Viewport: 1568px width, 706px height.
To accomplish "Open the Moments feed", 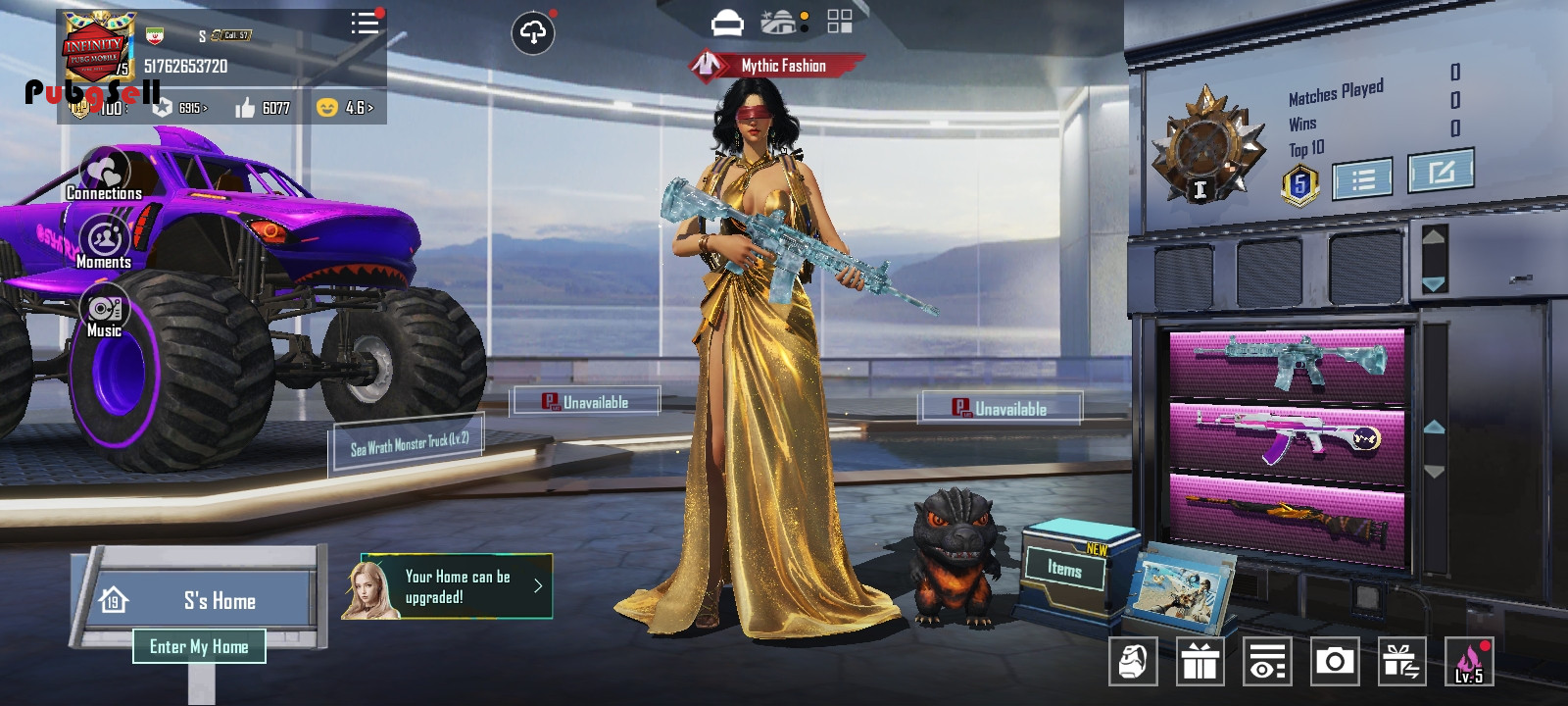I will pyautogui.click(x=104, y=241).
